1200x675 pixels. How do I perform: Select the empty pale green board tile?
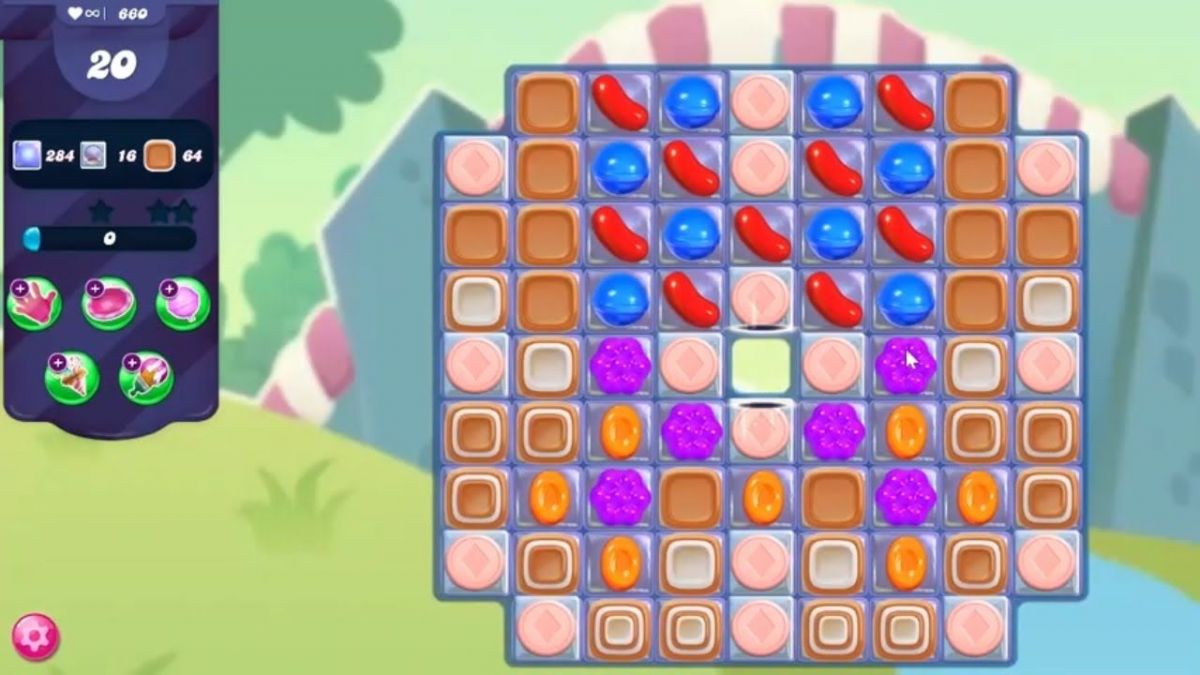coord(760,366)
